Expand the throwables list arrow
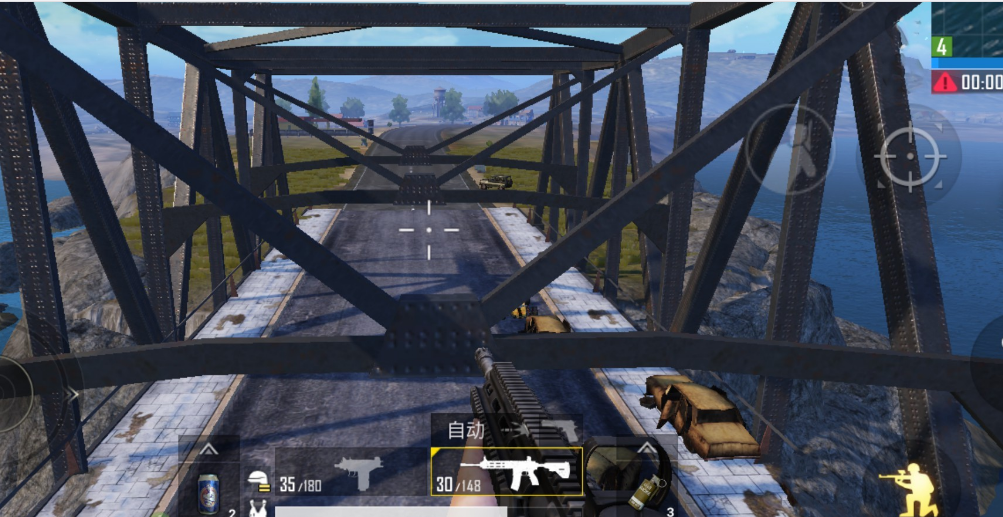The height and width of the screenshot is (517, 1003). coord(647,448)
